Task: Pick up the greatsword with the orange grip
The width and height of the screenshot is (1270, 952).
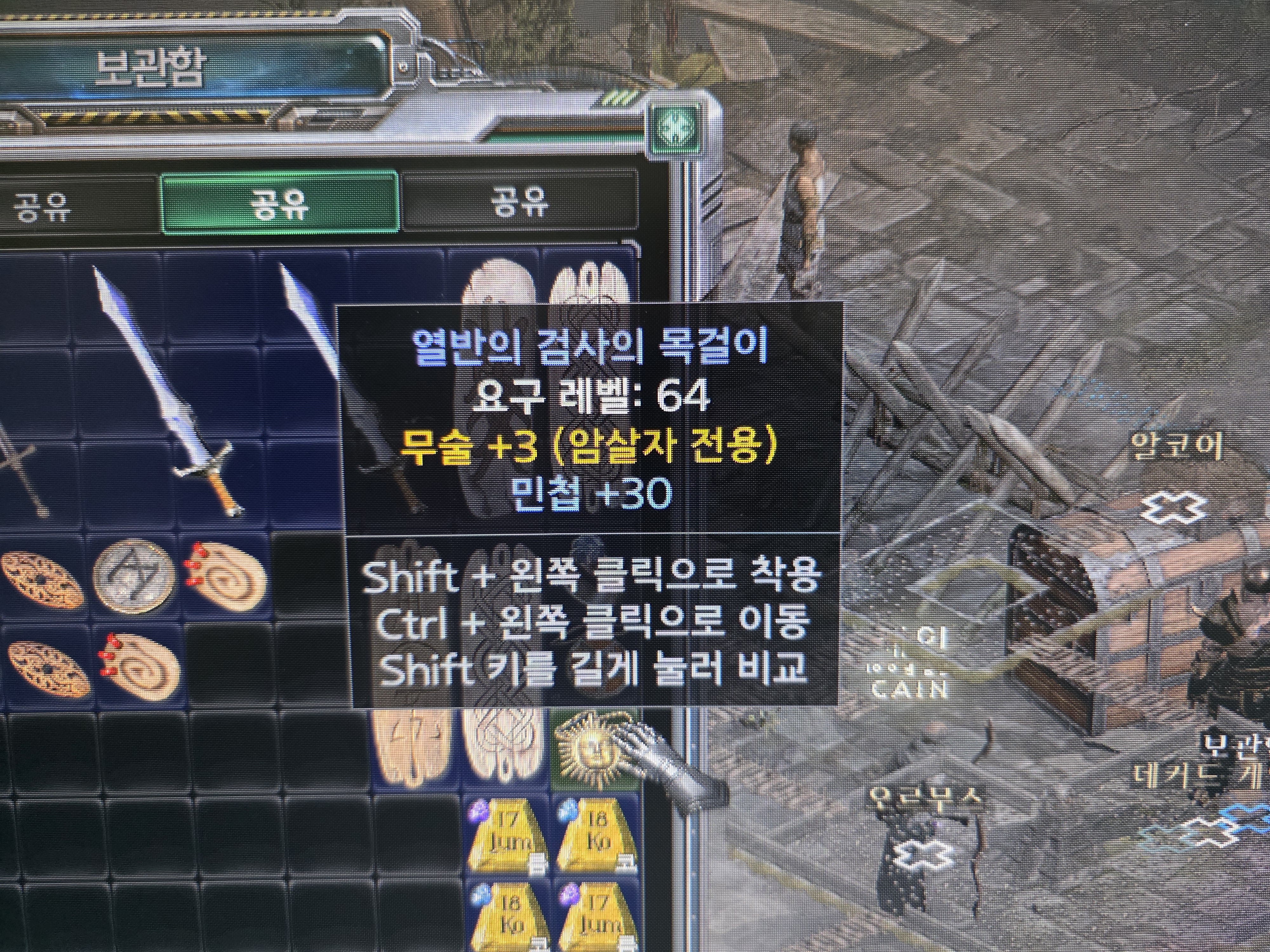Action: point(166,390)
